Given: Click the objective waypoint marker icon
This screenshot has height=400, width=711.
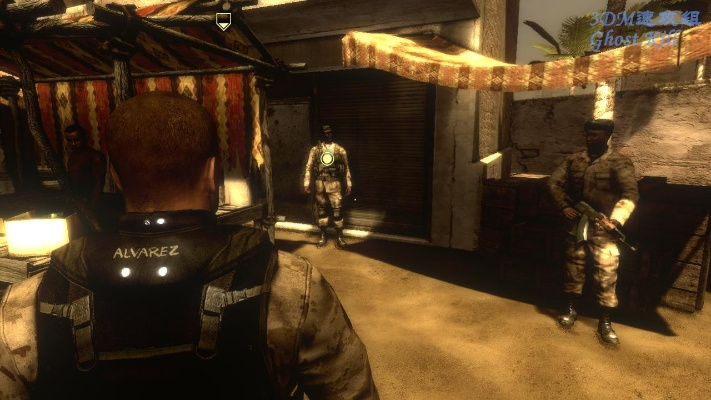Looking at the screenshot, I should pos(223,20).
